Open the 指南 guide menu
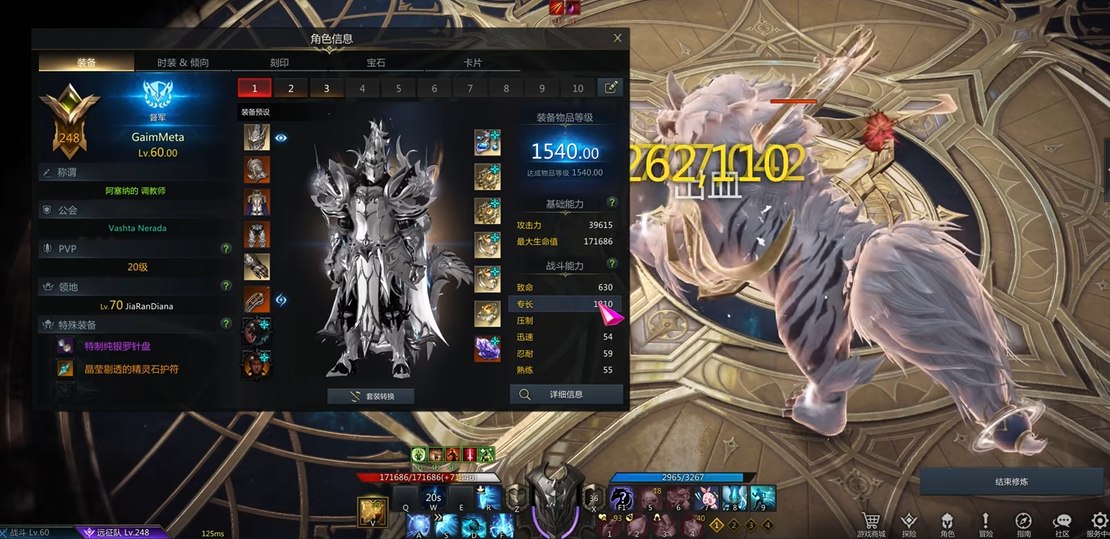Image resolution: width=1110 pixels, height=539 pixels. pyautogui.click(x=1023, y=525)
